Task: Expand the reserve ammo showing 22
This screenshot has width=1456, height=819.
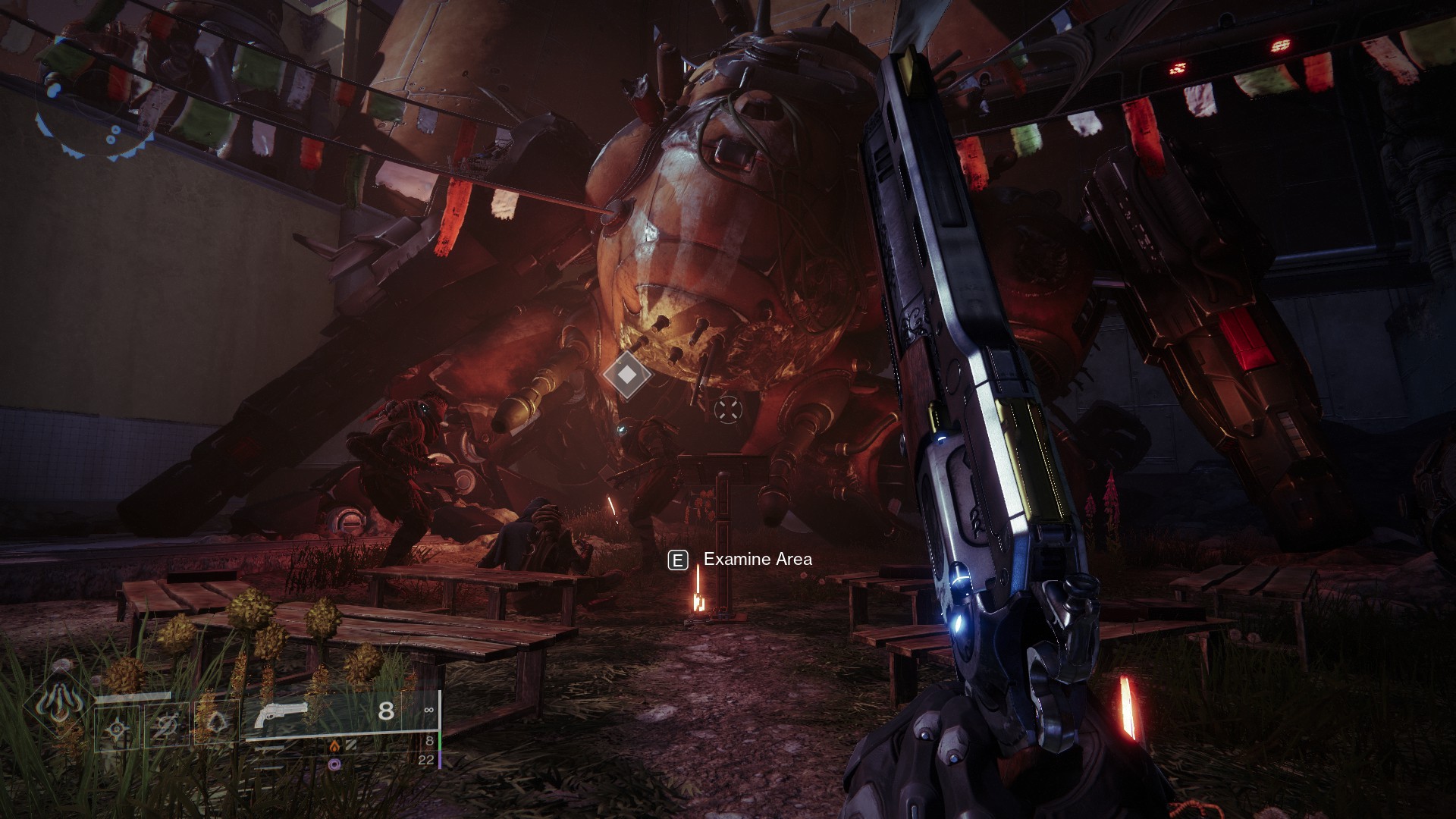Action: [x=425, y=761]
